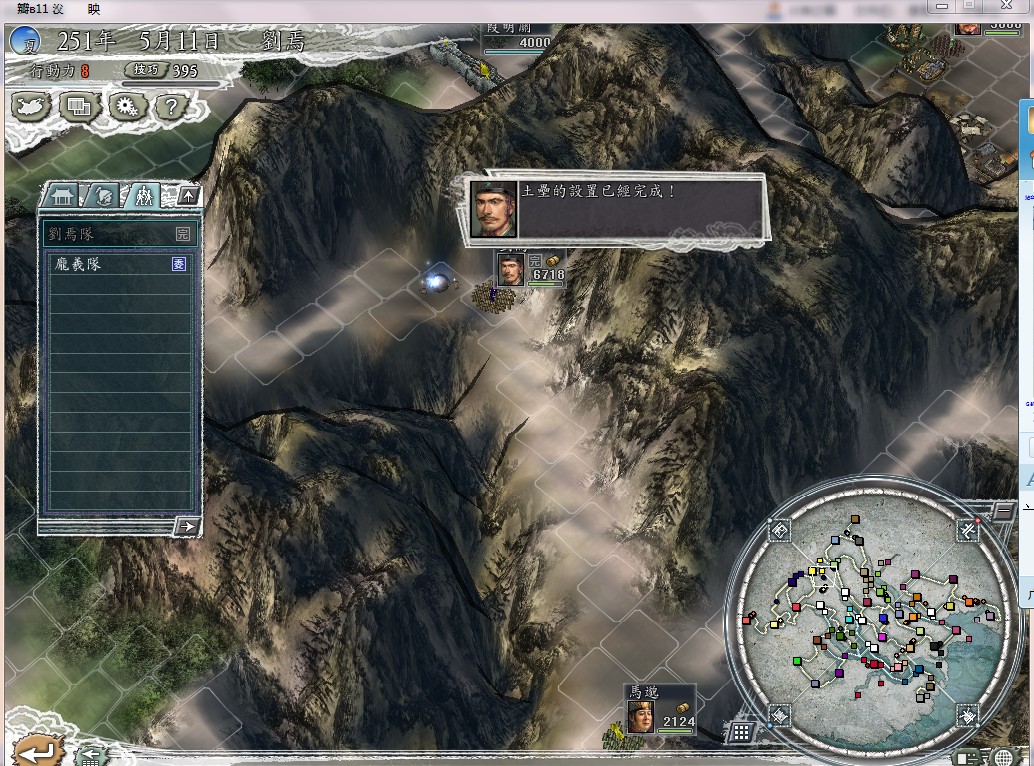Open the gear settings button
Image resolution: width=1034 pixels, height=766 pixels.
tap(126, 105)
